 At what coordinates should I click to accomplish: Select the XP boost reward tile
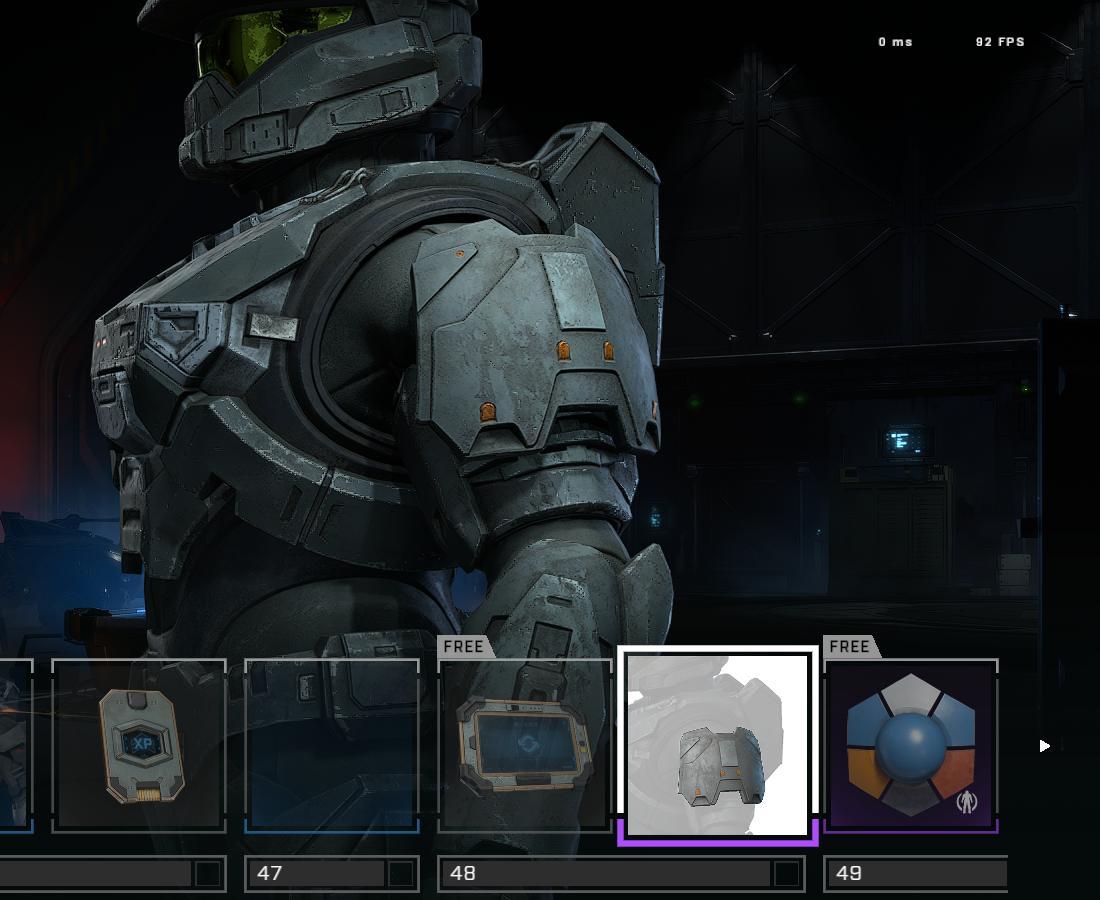point(139,745)
